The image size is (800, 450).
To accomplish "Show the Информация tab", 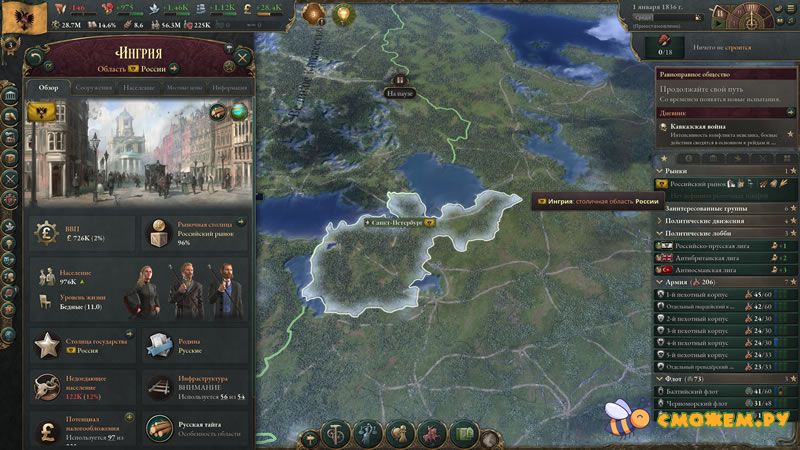I will pyautogui.click(x=228, y=88).
